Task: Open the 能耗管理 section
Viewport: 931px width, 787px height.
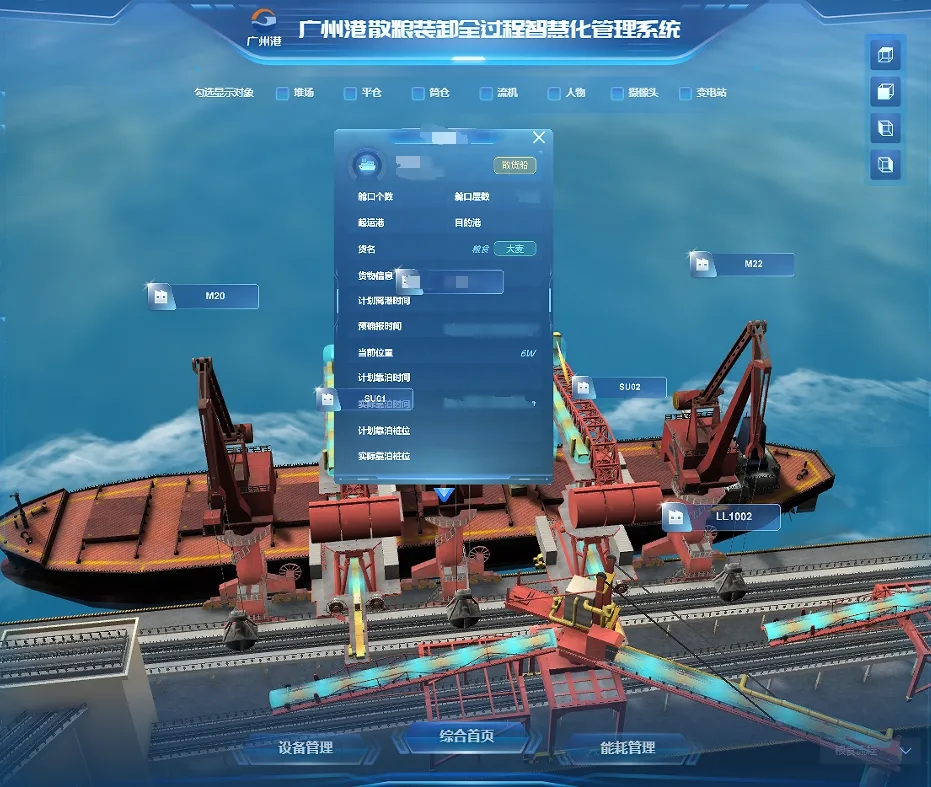Action: (x=627, y=747)
